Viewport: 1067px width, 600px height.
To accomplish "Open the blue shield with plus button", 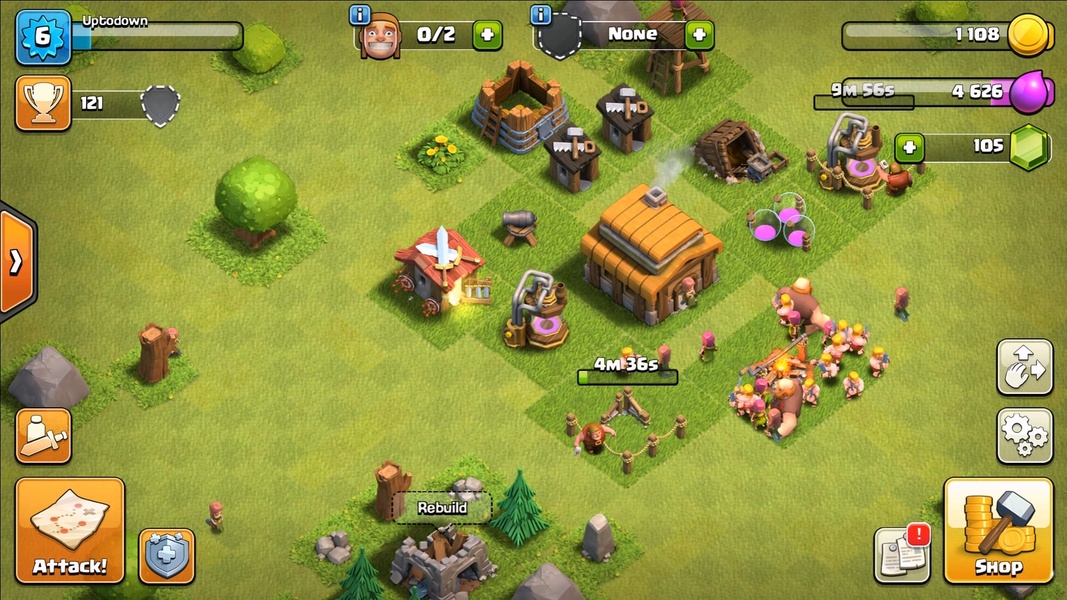I will [x=166, y=556].
